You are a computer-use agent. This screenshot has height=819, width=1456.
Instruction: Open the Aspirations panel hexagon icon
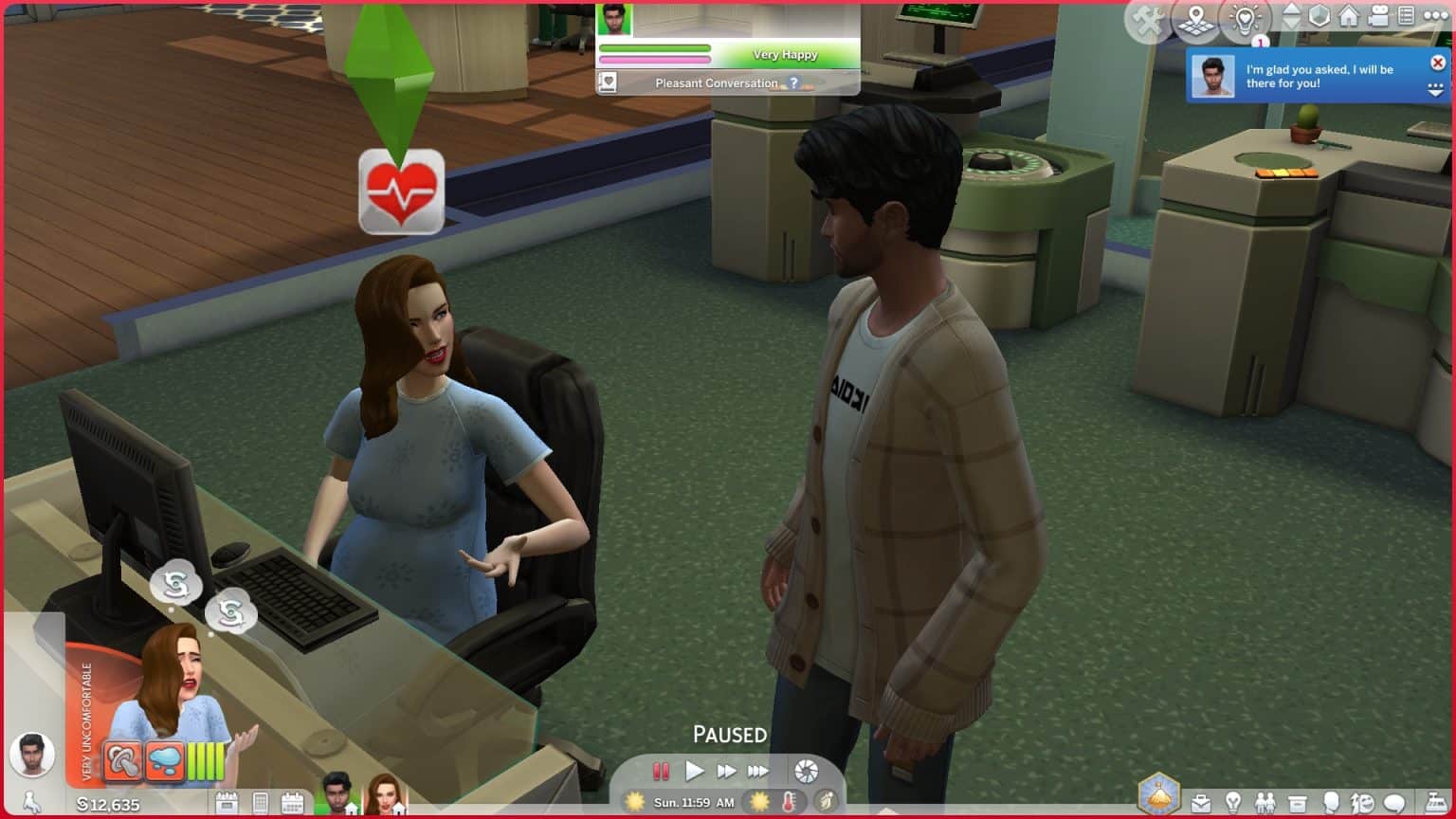coord(1158,794)
